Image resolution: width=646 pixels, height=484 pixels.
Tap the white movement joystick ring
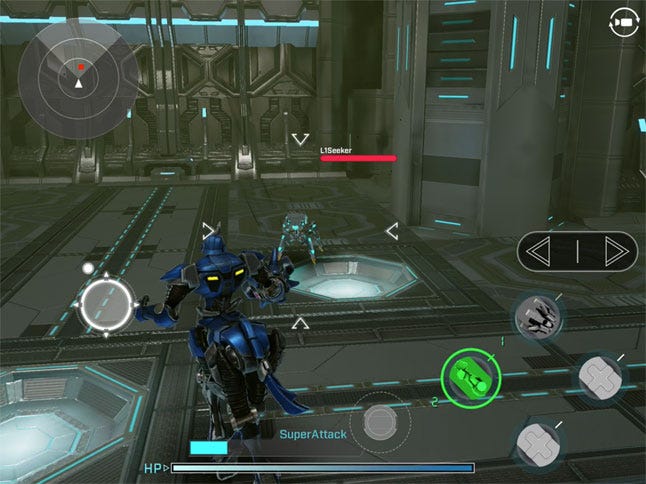tap(107, 304)
